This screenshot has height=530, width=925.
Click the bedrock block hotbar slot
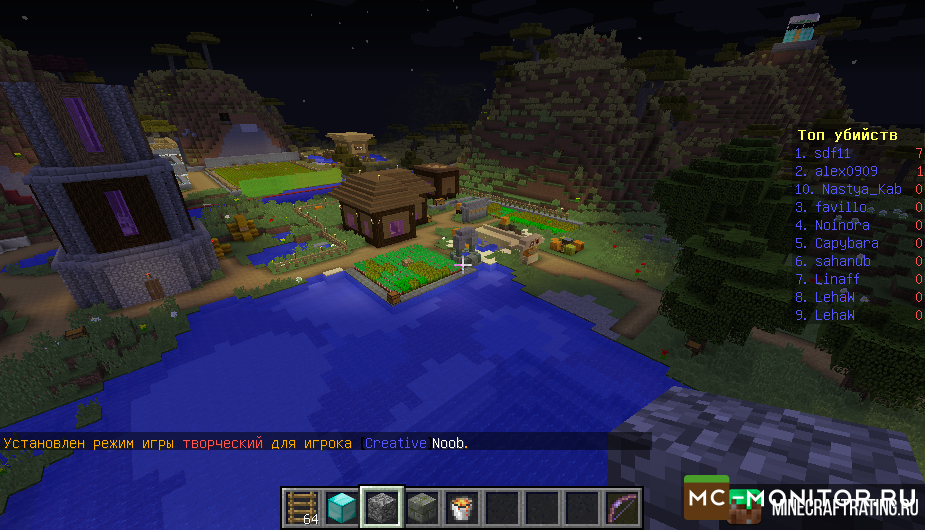(x=381, y=508)
